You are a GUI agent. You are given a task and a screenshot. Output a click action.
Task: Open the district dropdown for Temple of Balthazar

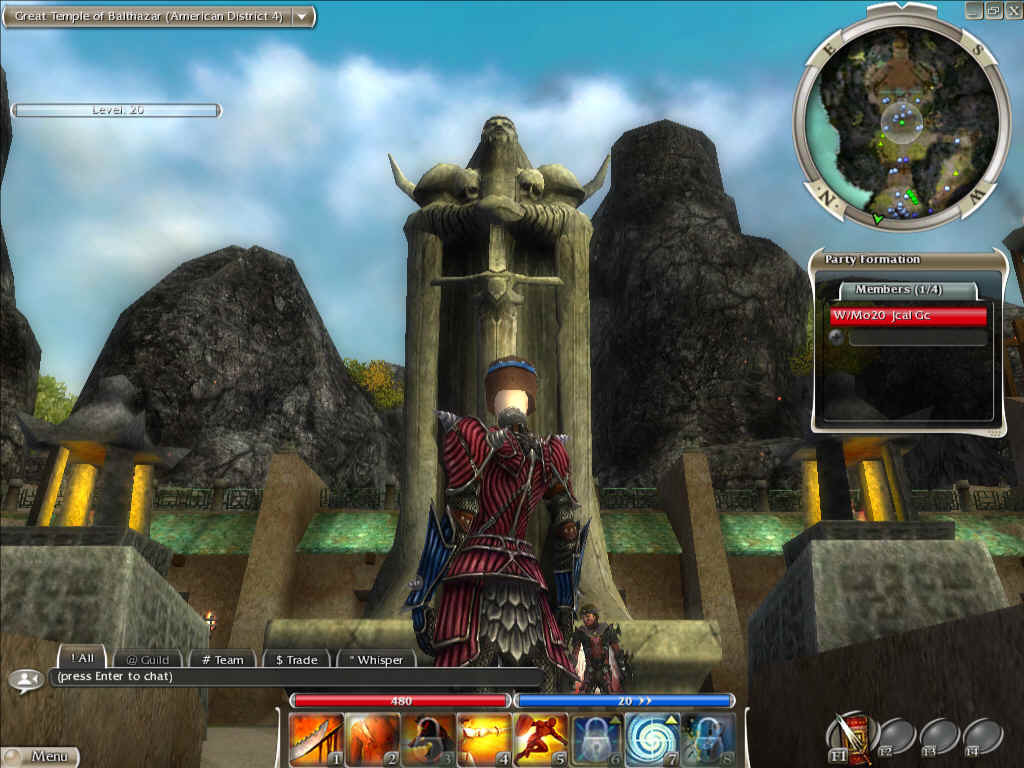pyautogui.click(x=300, y=17)
